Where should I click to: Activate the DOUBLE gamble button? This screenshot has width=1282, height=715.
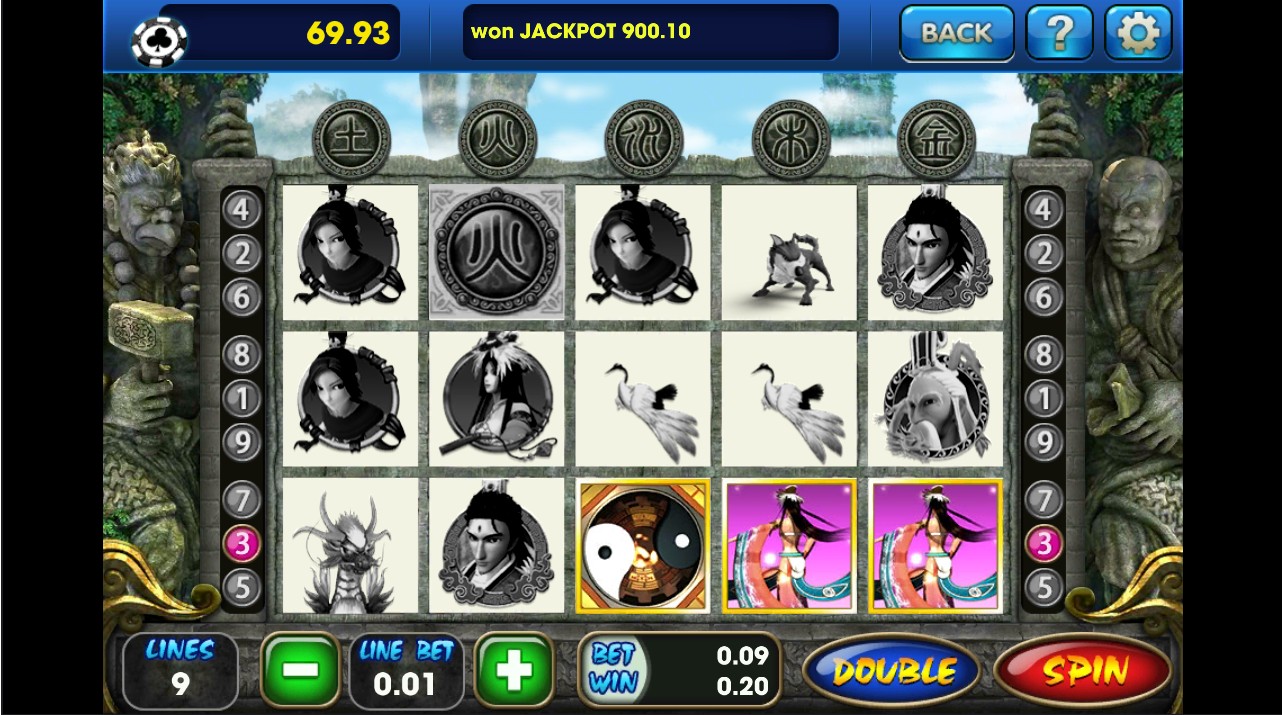tap(893, 671)
